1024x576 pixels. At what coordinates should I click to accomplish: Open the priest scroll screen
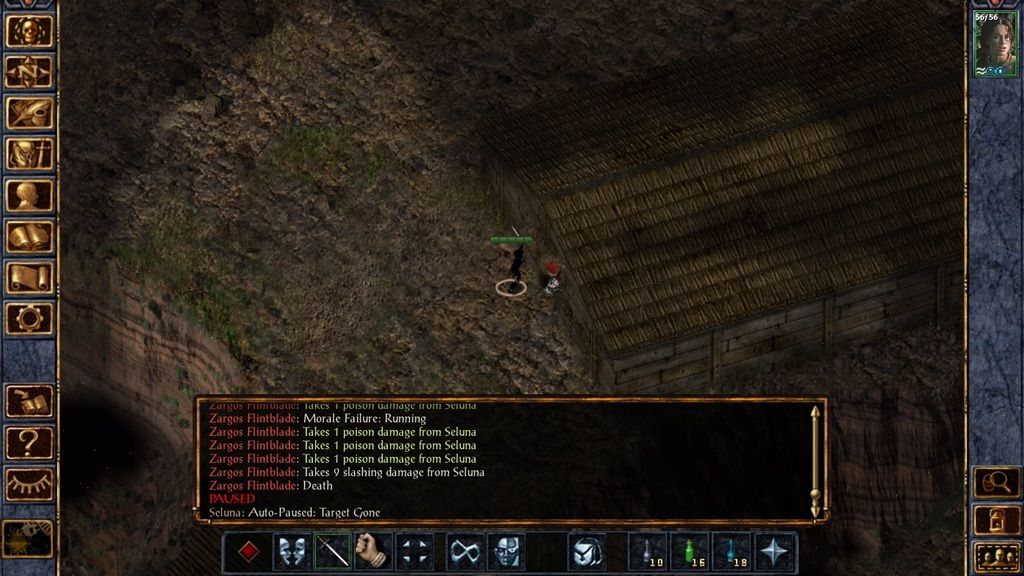tap(29, 277)
